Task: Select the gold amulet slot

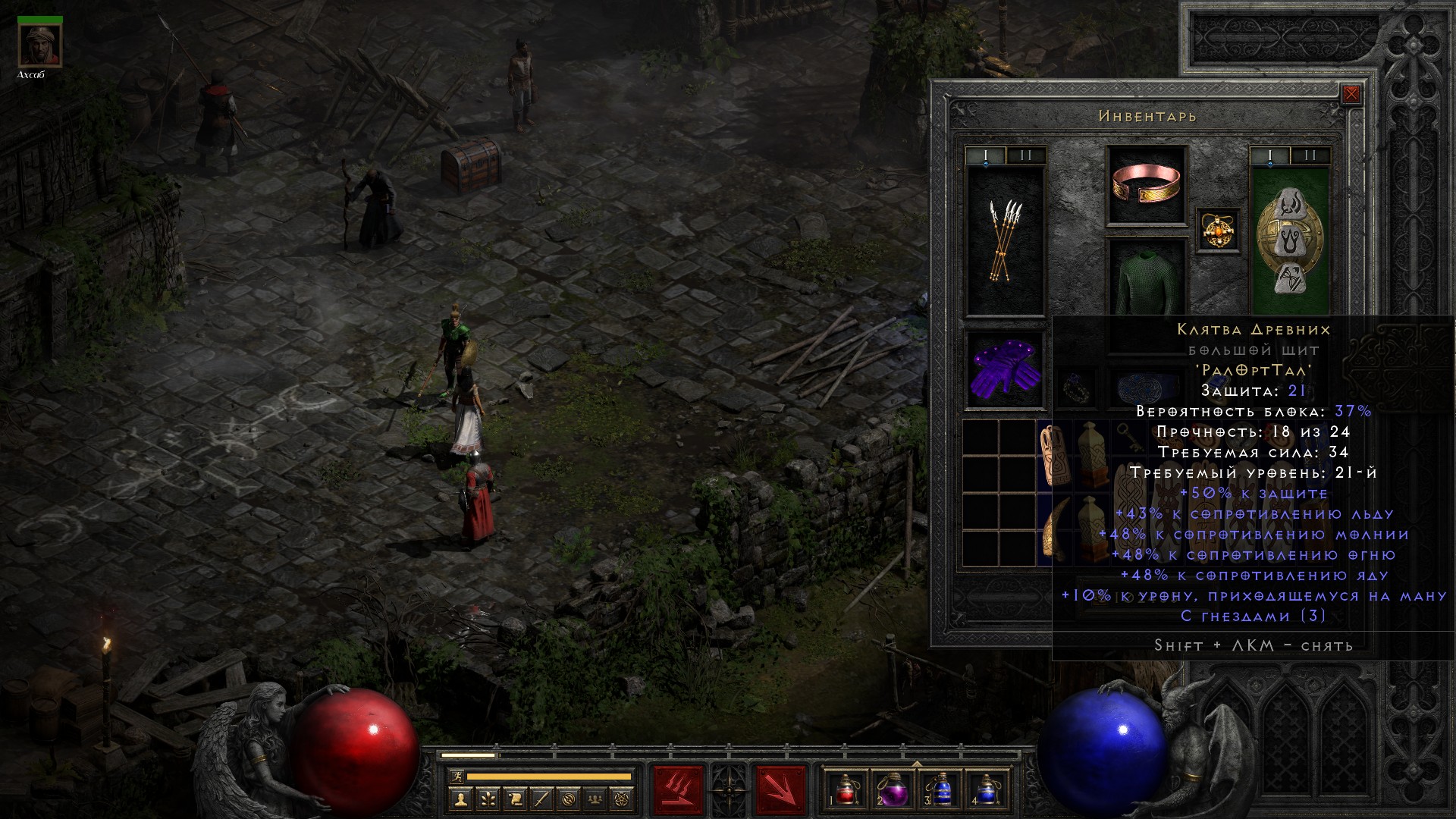Action: coord(1218,230)
